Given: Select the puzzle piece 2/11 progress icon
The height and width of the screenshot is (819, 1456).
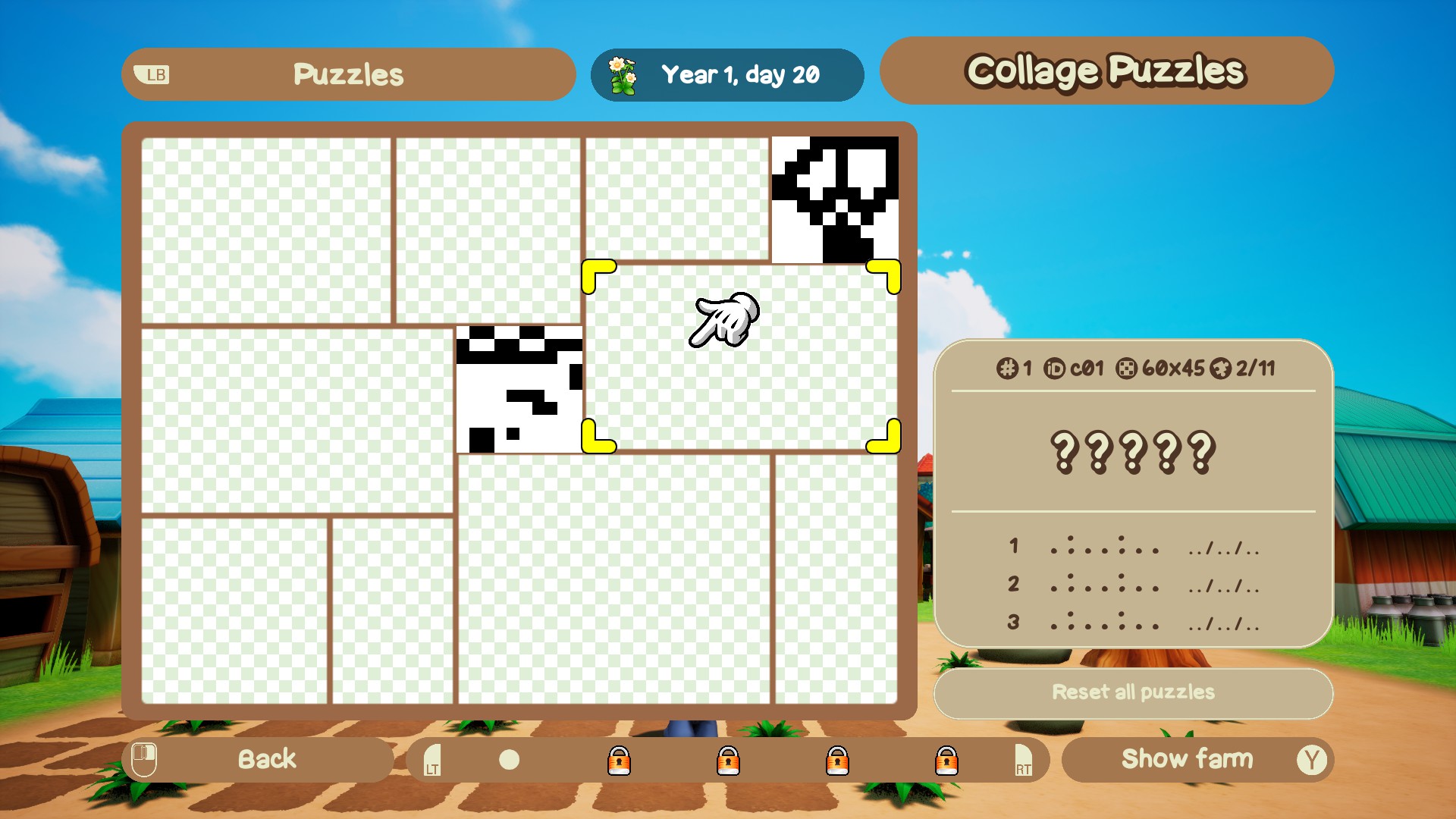Looking at the screenshot, I should pos(1221,370).
